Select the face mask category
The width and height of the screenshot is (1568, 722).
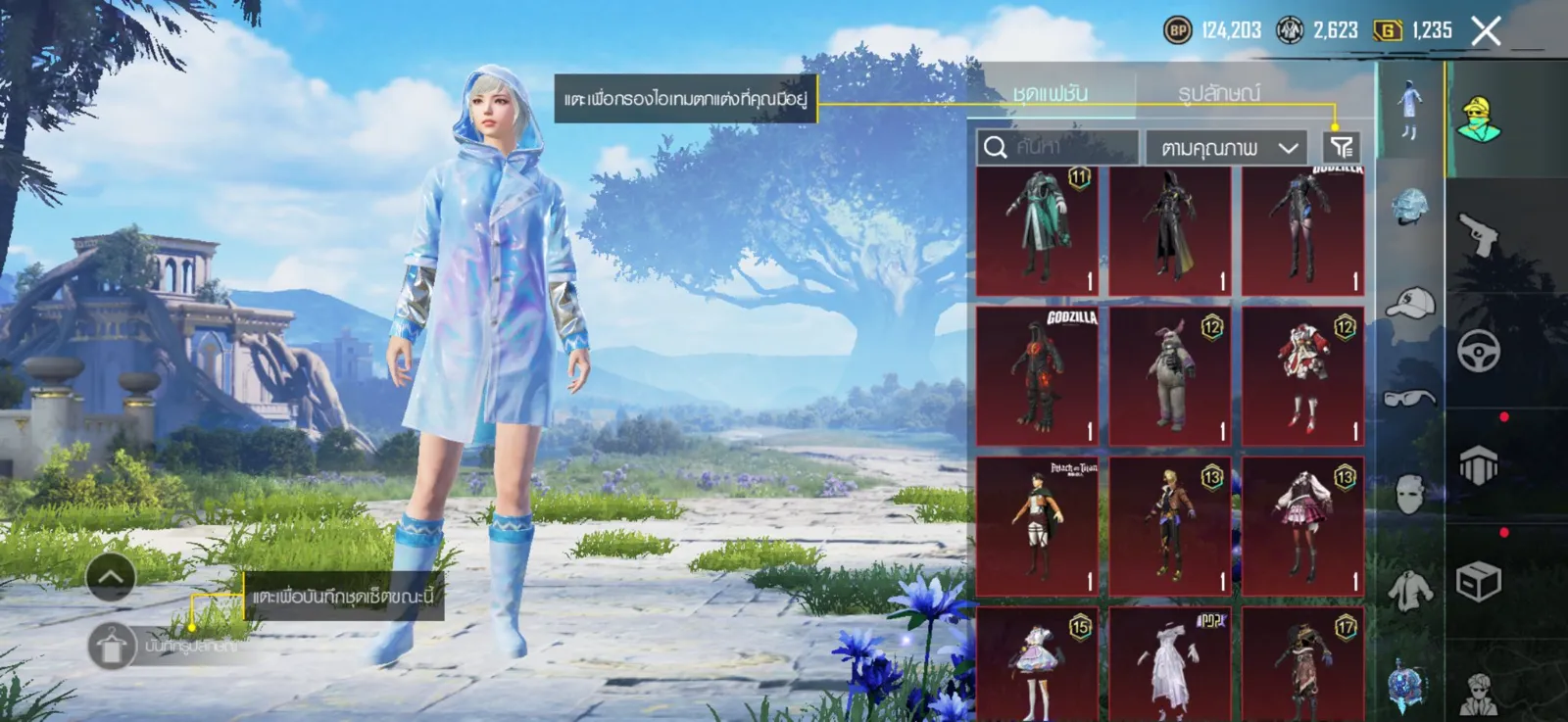(x=1410, y=493)
